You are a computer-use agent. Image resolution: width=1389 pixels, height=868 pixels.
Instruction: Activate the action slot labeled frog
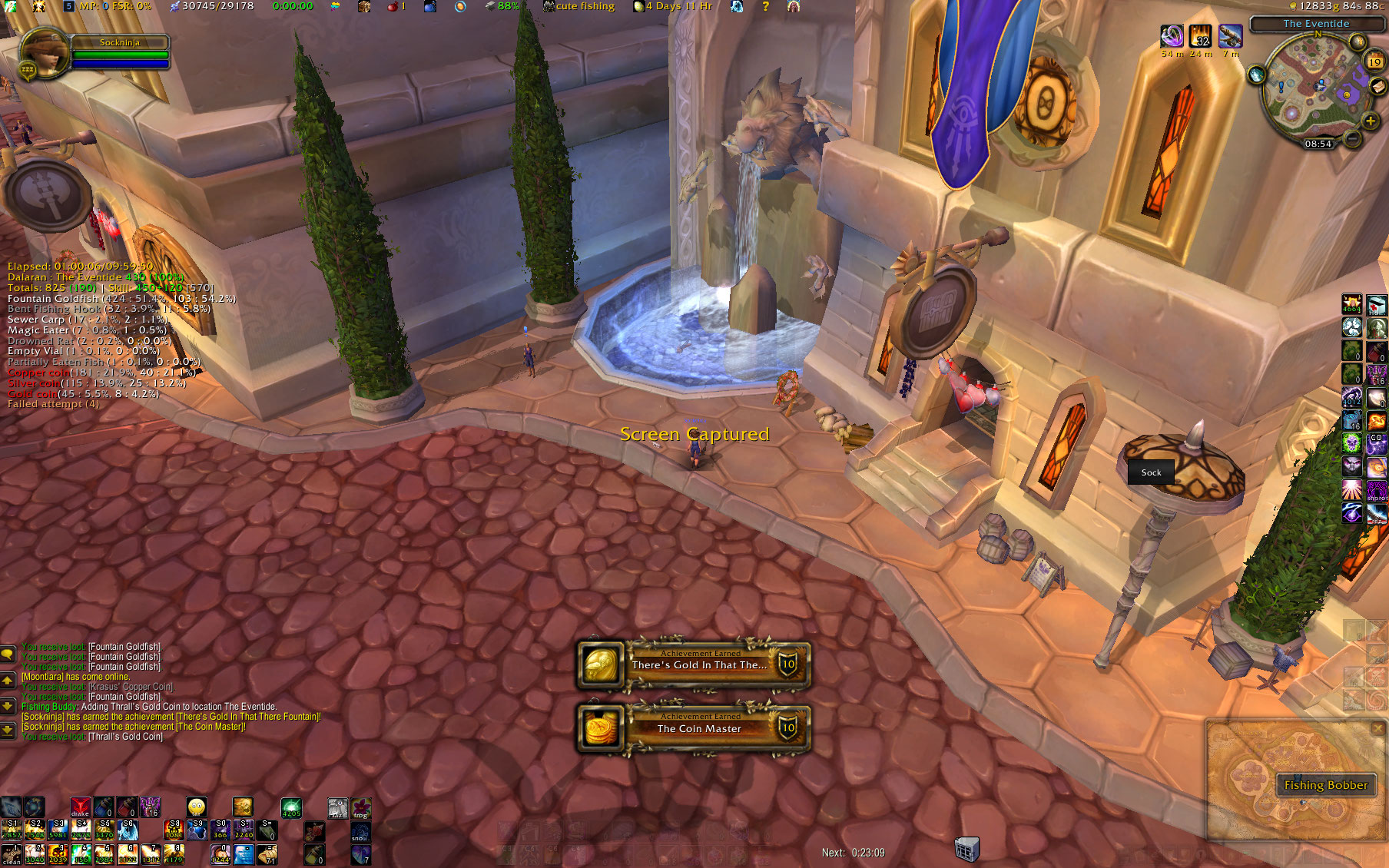(x=361, y=808)
